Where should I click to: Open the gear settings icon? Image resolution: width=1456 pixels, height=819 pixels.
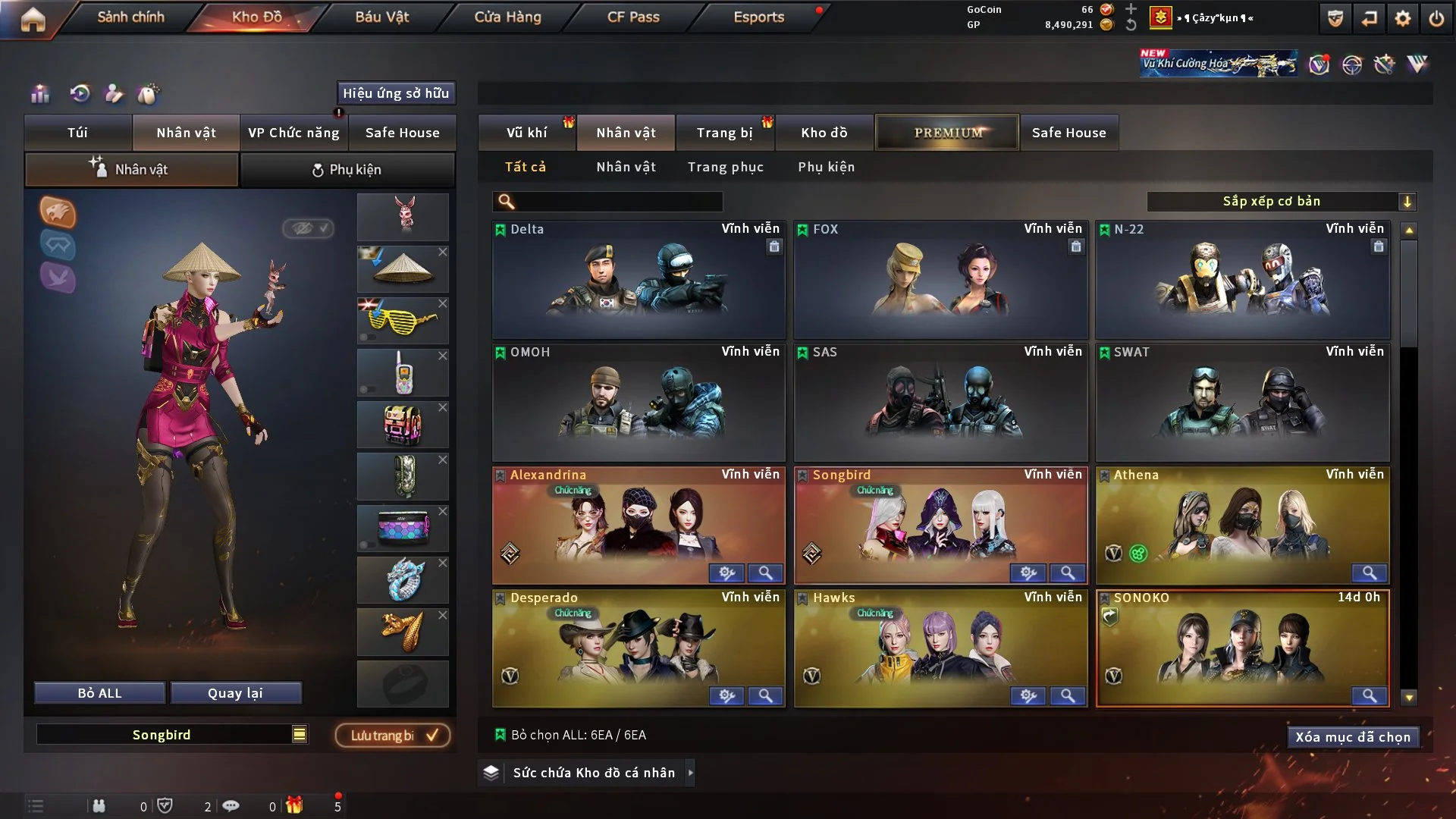tap(1402, 19)
